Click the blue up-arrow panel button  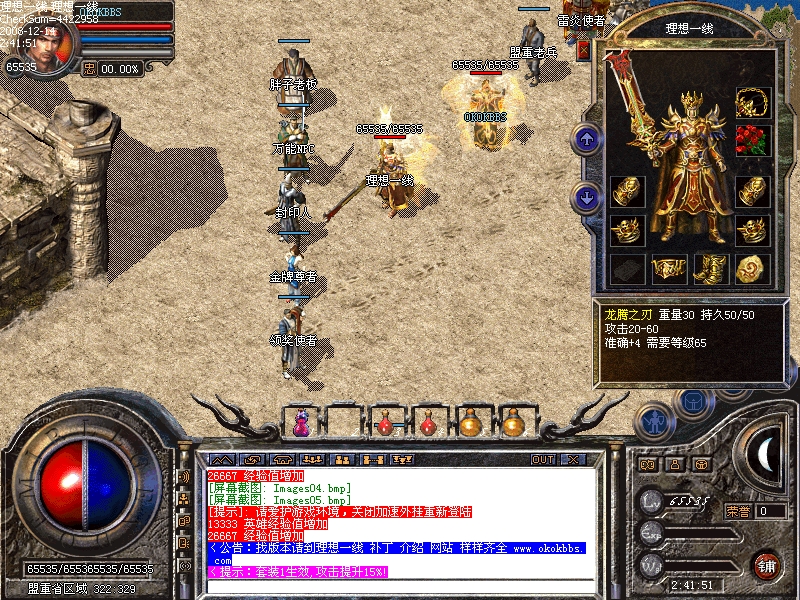pos(587,139)
